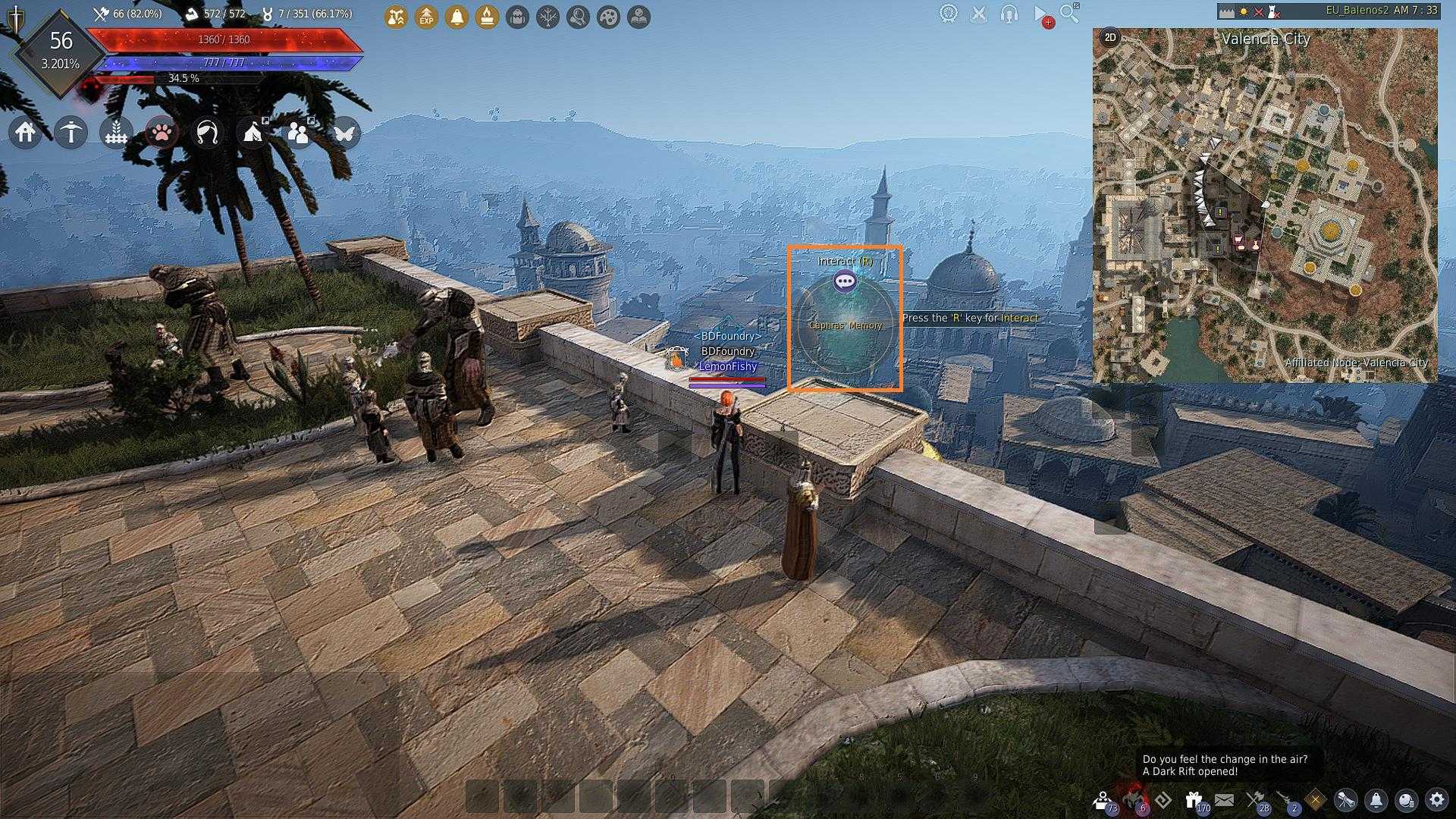The image size is (1456, 819).
Task: Click the Dark Rift boss icon
Action: pyautogui.click(x=1134, y=799)
